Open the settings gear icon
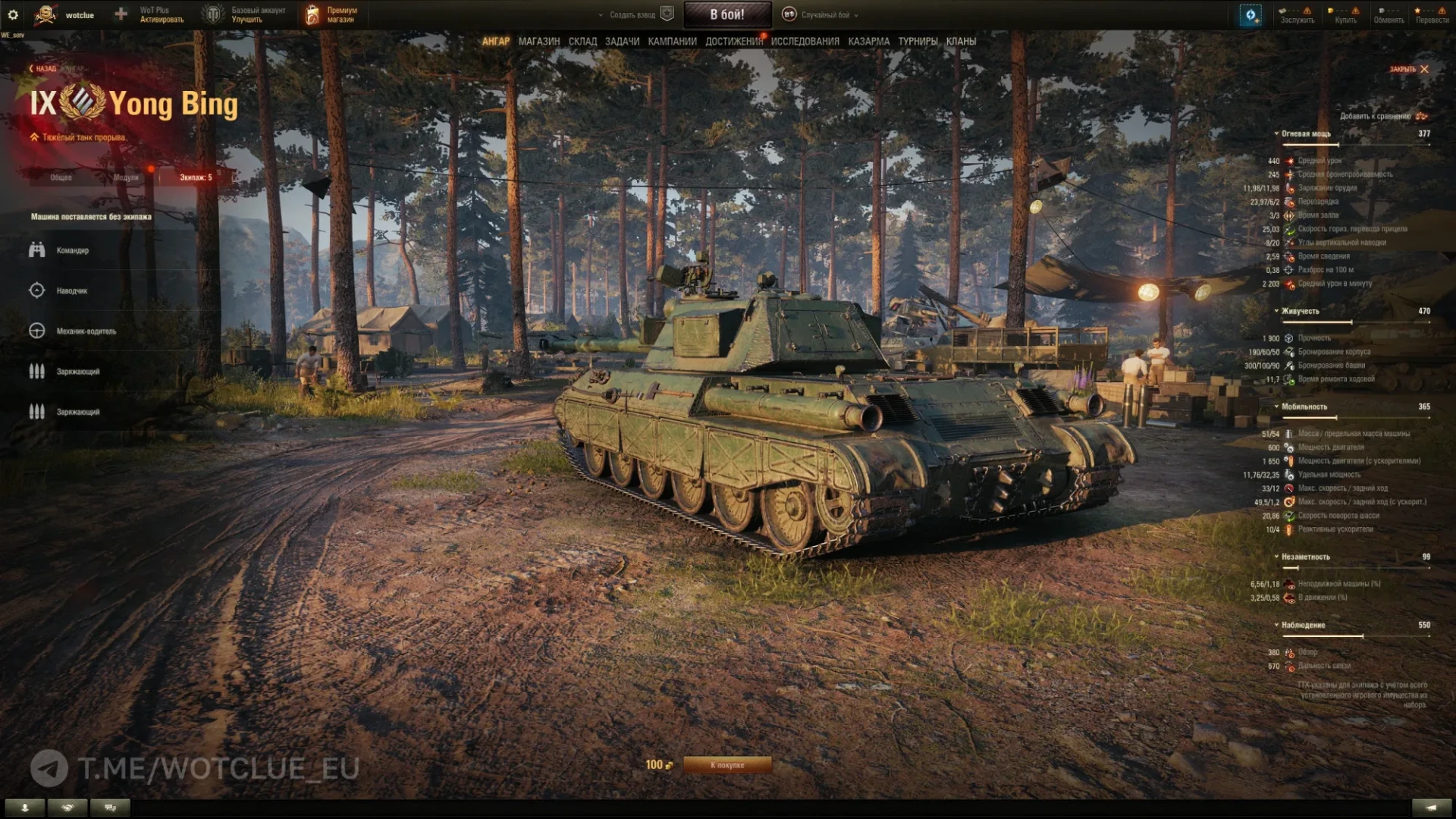1456x819 pixels. (x=13, y=14)
